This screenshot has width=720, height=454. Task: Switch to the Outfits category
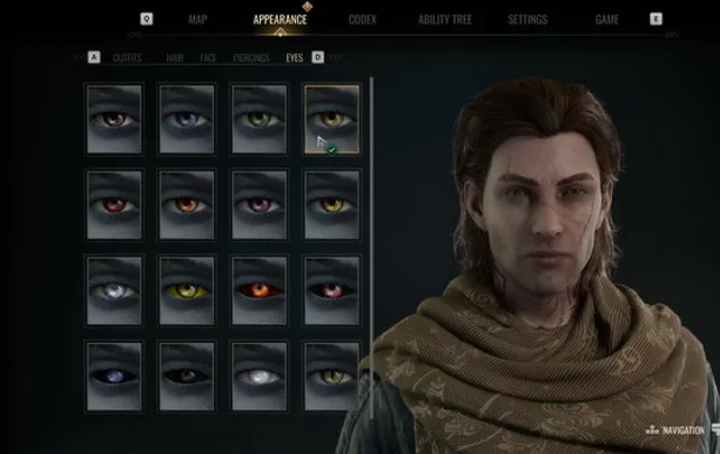click(x=127, y=58)
